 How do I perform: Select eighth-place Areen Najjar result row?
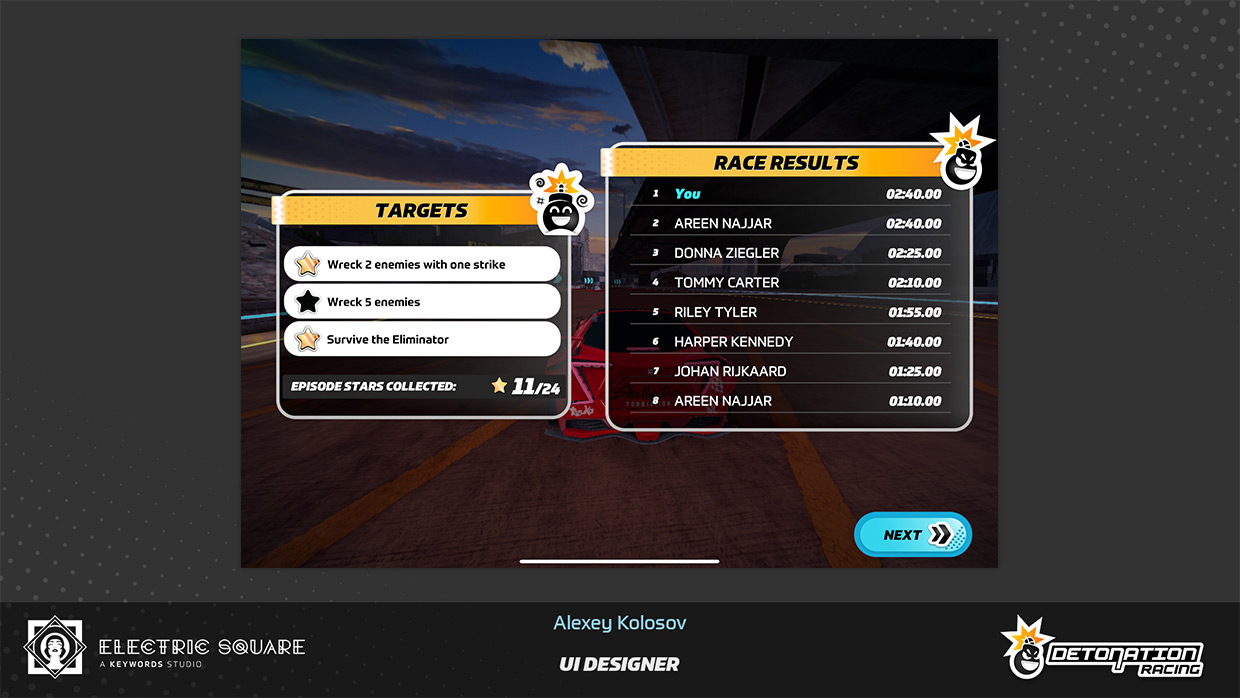point(795,401)
